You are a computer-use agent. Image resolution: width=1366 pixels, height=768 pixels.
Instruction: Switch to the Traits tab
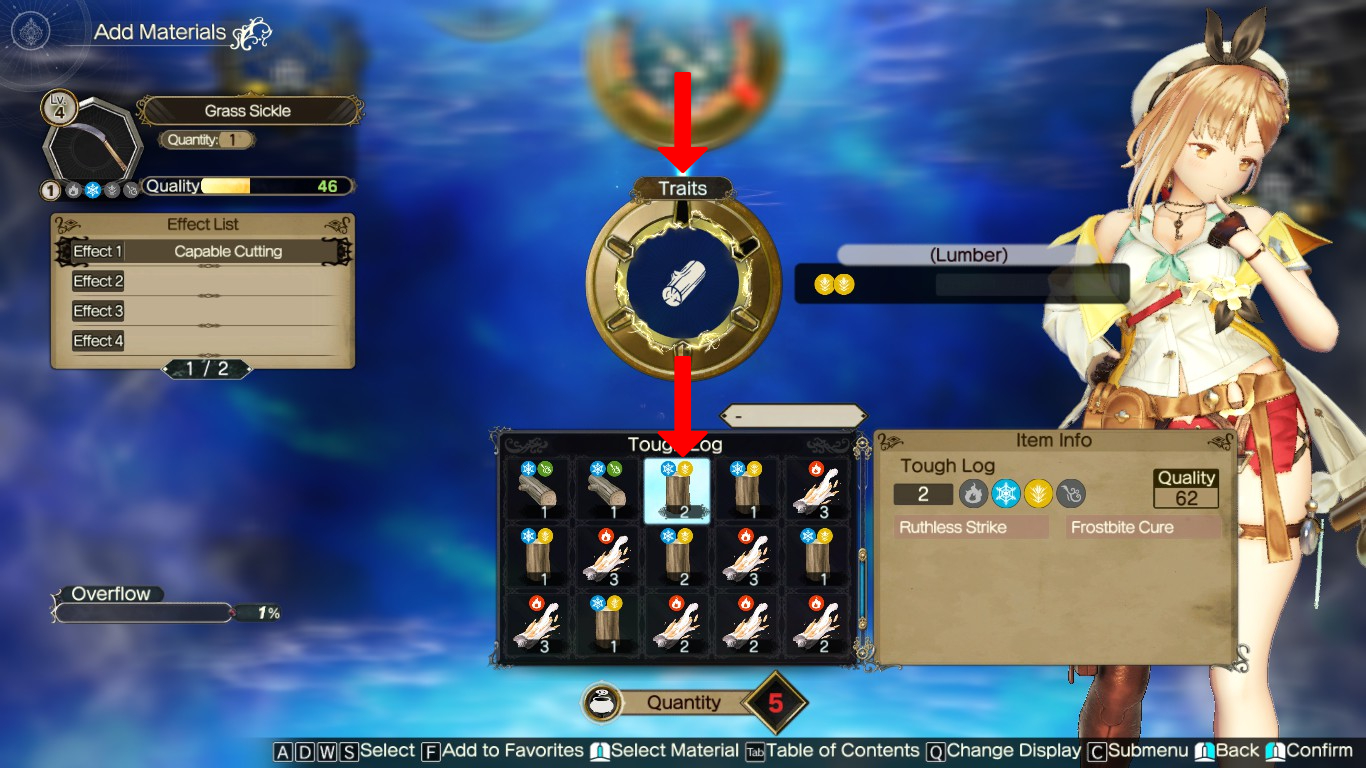pyautogui.click(x=683, y=187)
